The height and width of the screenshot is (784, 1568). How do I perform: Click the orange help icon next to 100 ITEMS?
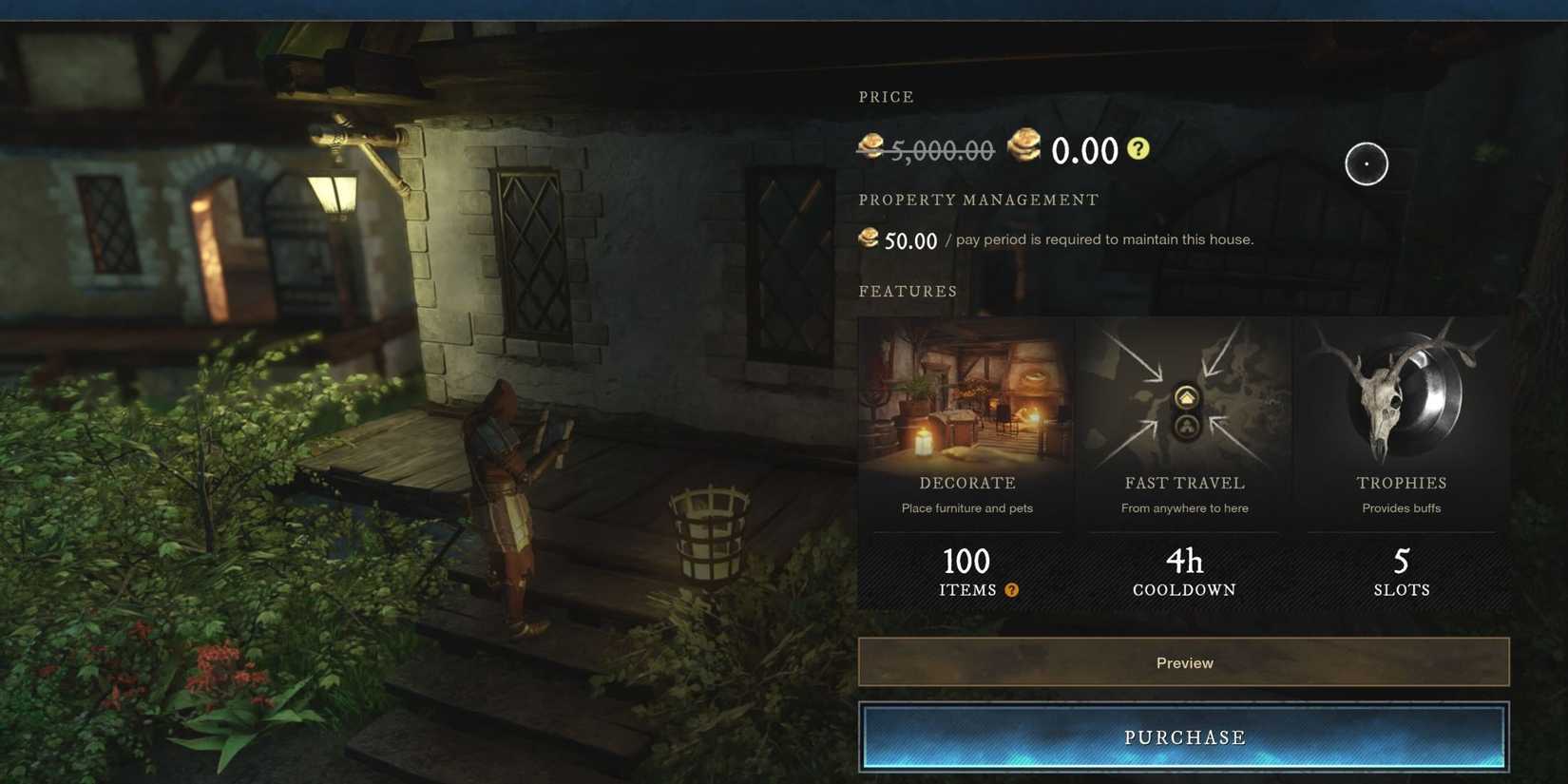click(1011, 589)
